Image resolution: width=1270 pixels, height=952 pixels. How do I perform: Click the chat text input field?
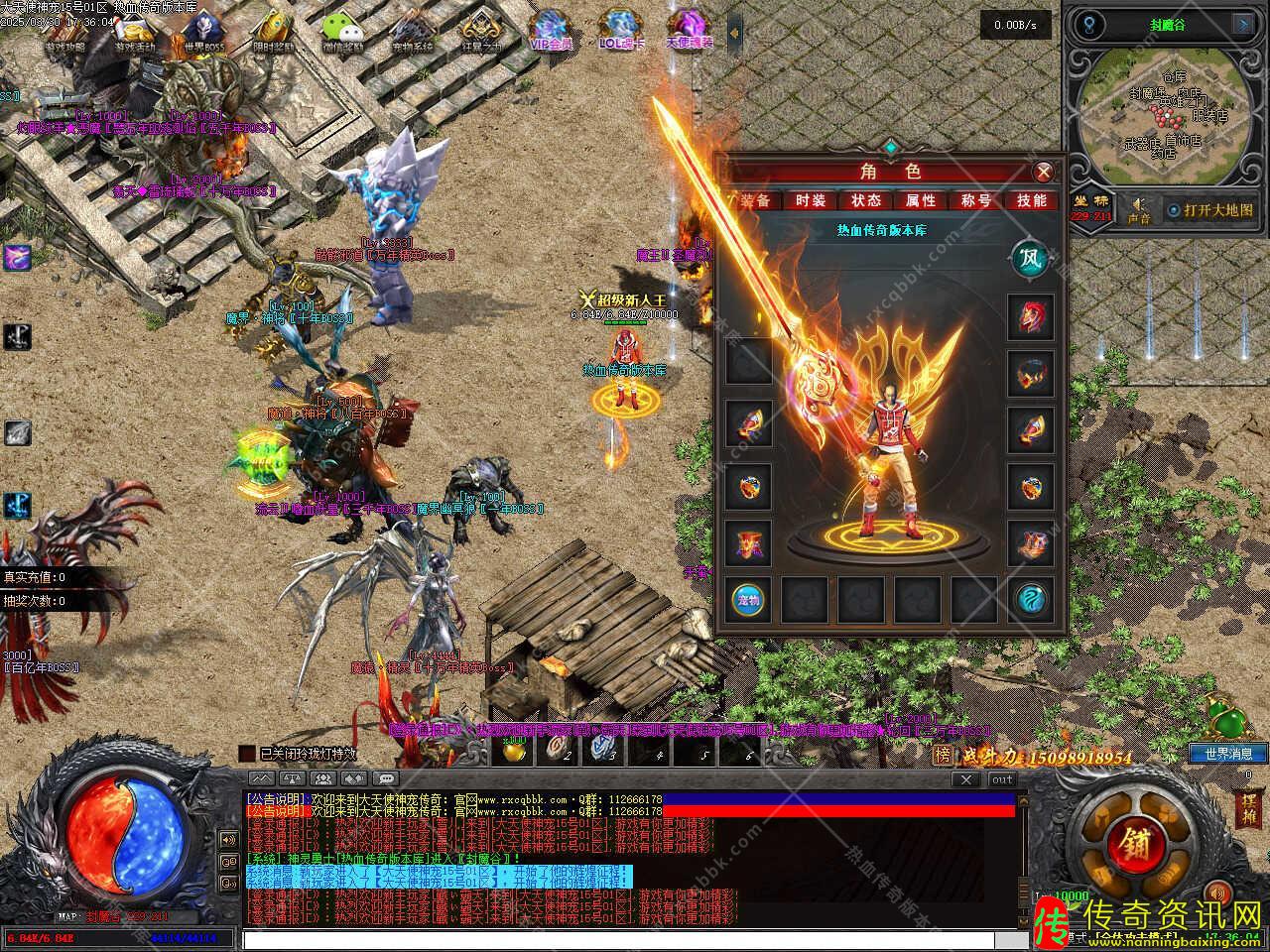point(635,939)
